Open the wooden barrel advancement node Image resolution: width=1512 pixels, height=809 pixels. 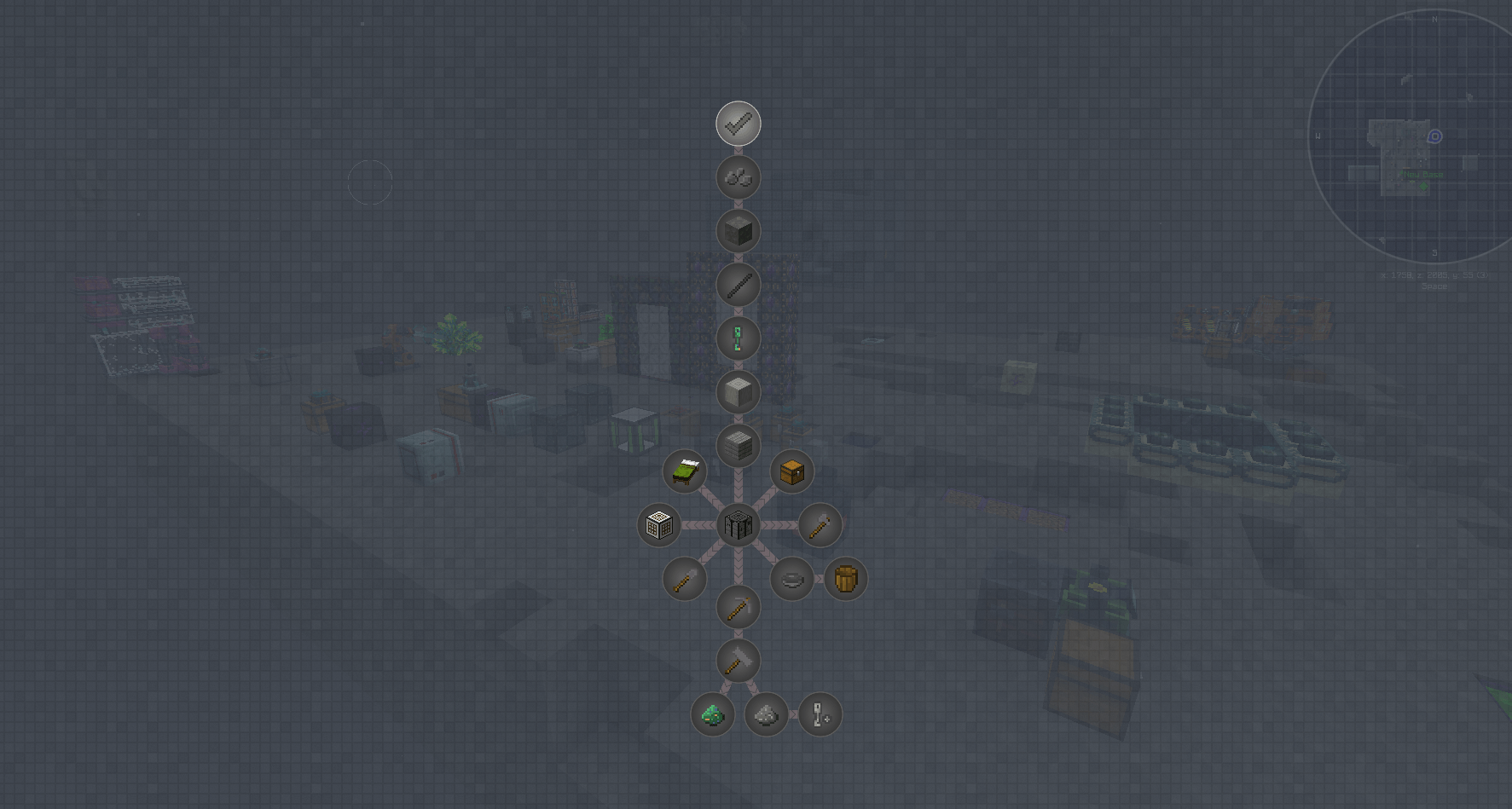click(845, 579)
